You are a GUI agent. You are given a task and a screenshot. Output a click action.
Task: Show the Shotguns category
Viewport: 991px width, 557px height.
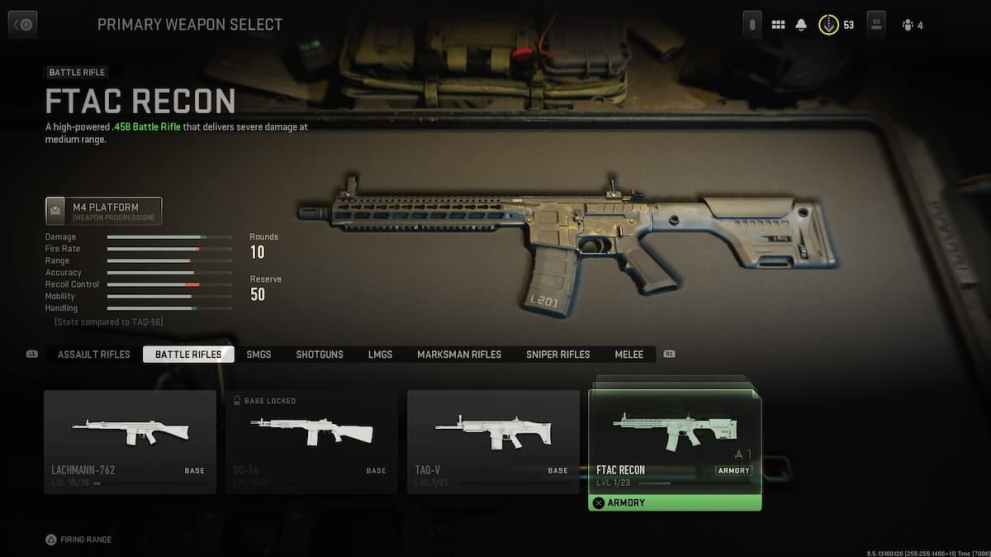[x=319, y=355]
